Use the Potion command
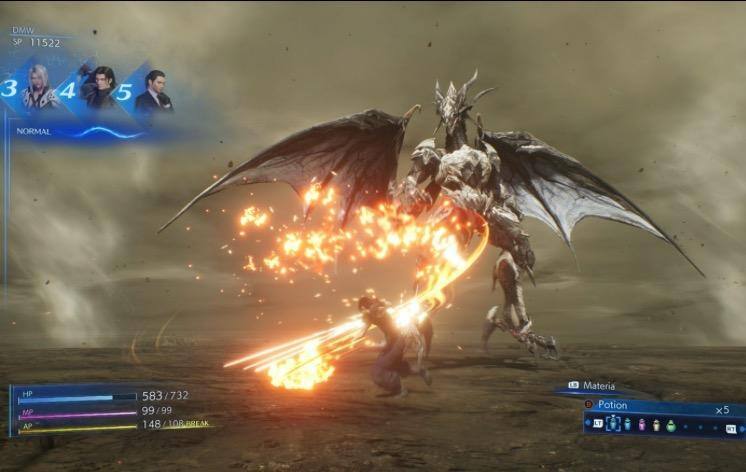Viewport: 746px width, 472px height. pos(612,405)
